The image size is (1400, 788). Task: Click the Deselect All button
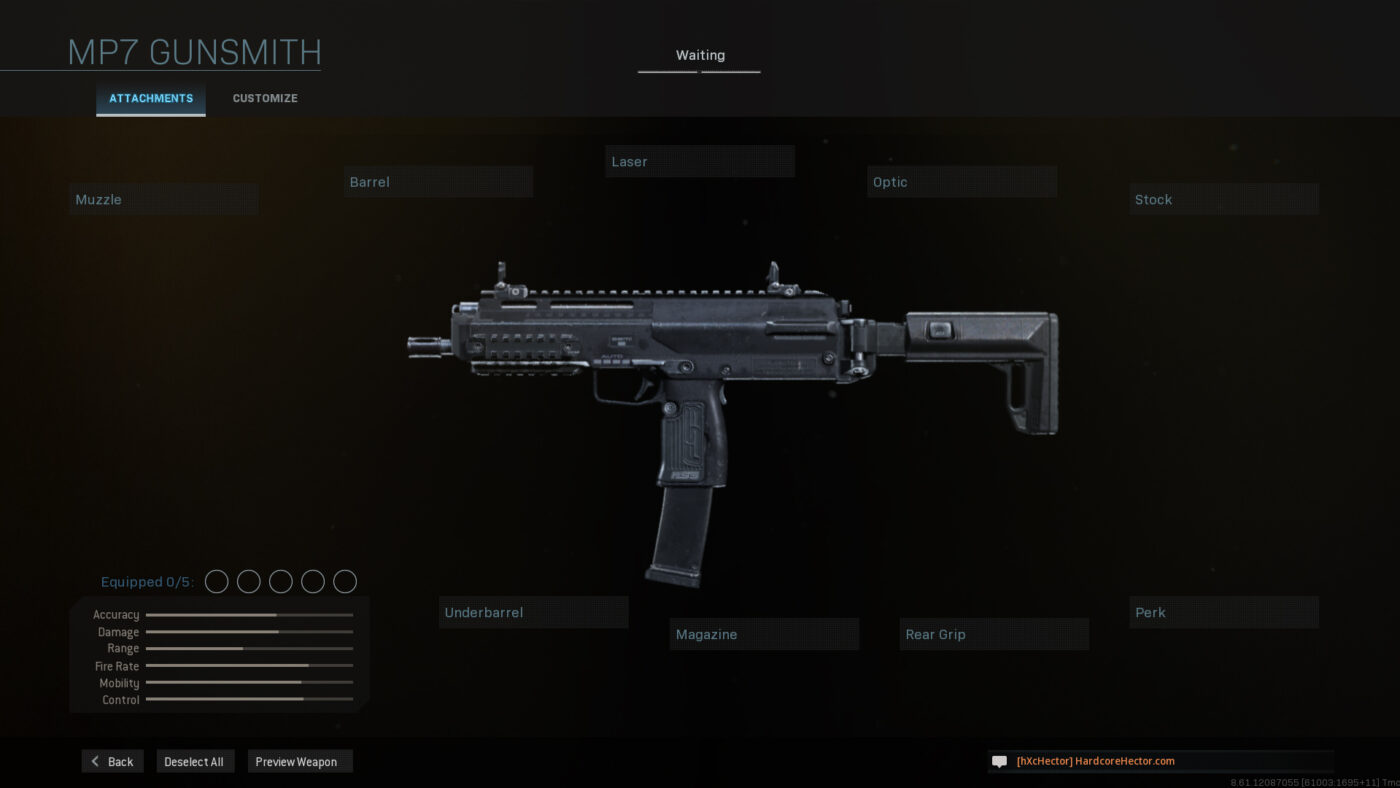pyautogui.click(x=195, y=760)
